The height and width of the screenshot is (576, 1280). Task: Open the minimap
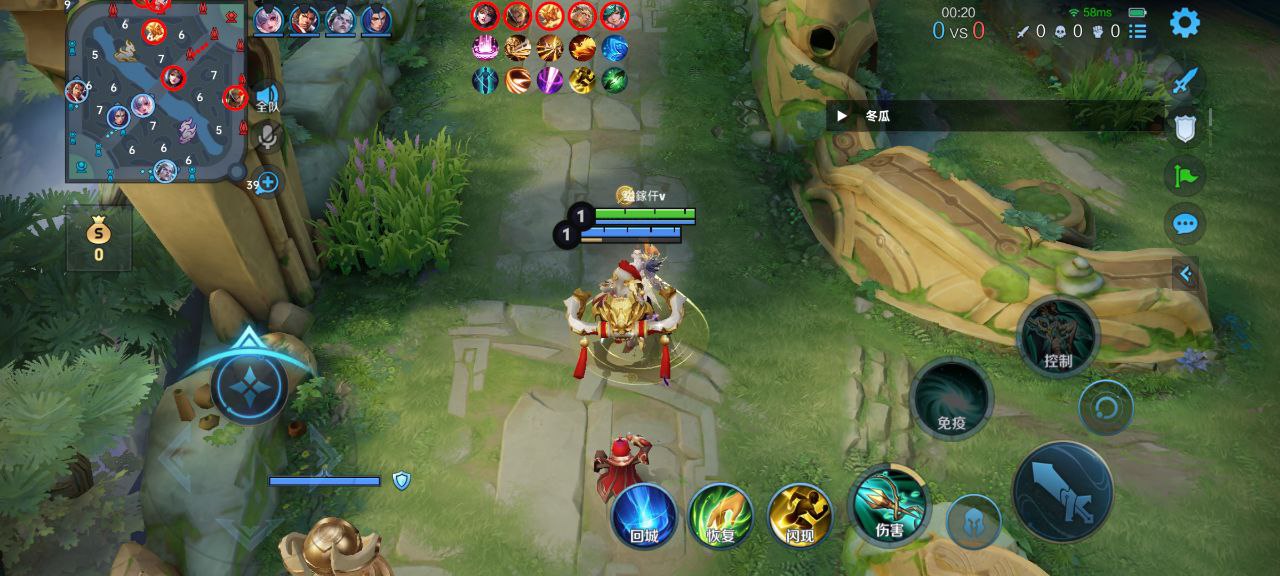[x=156, y=92]
